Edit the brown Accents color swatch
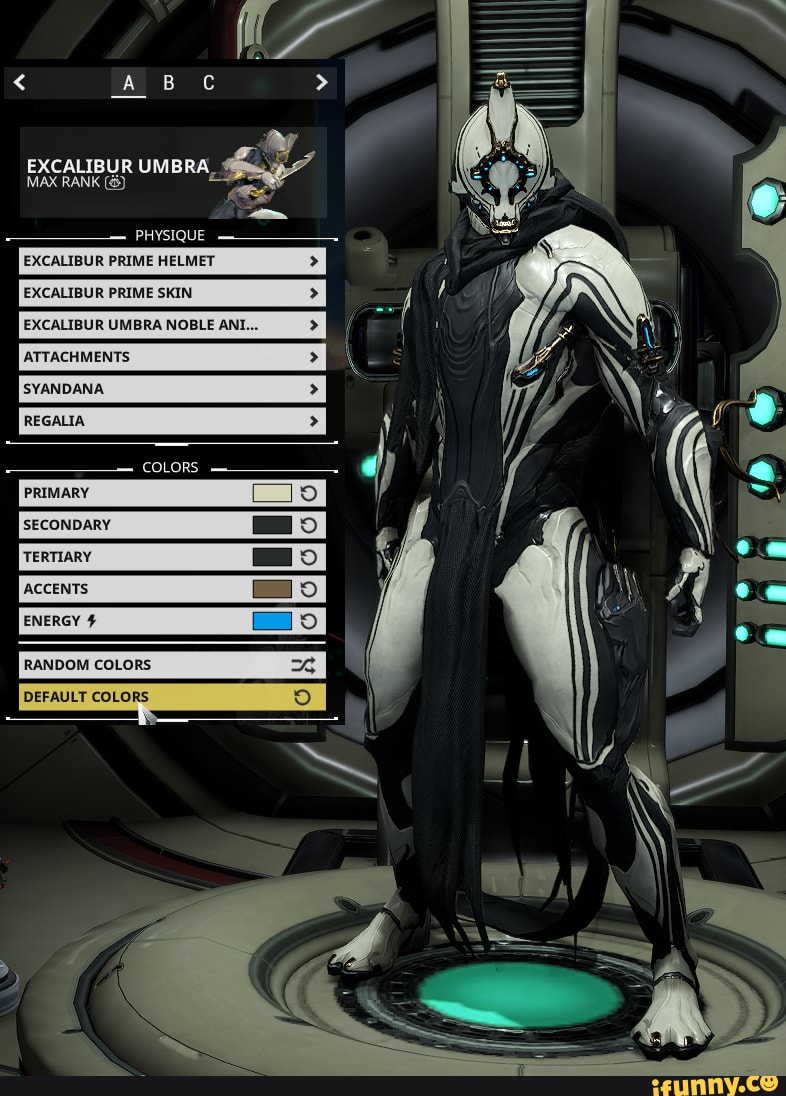 [272, 589]
